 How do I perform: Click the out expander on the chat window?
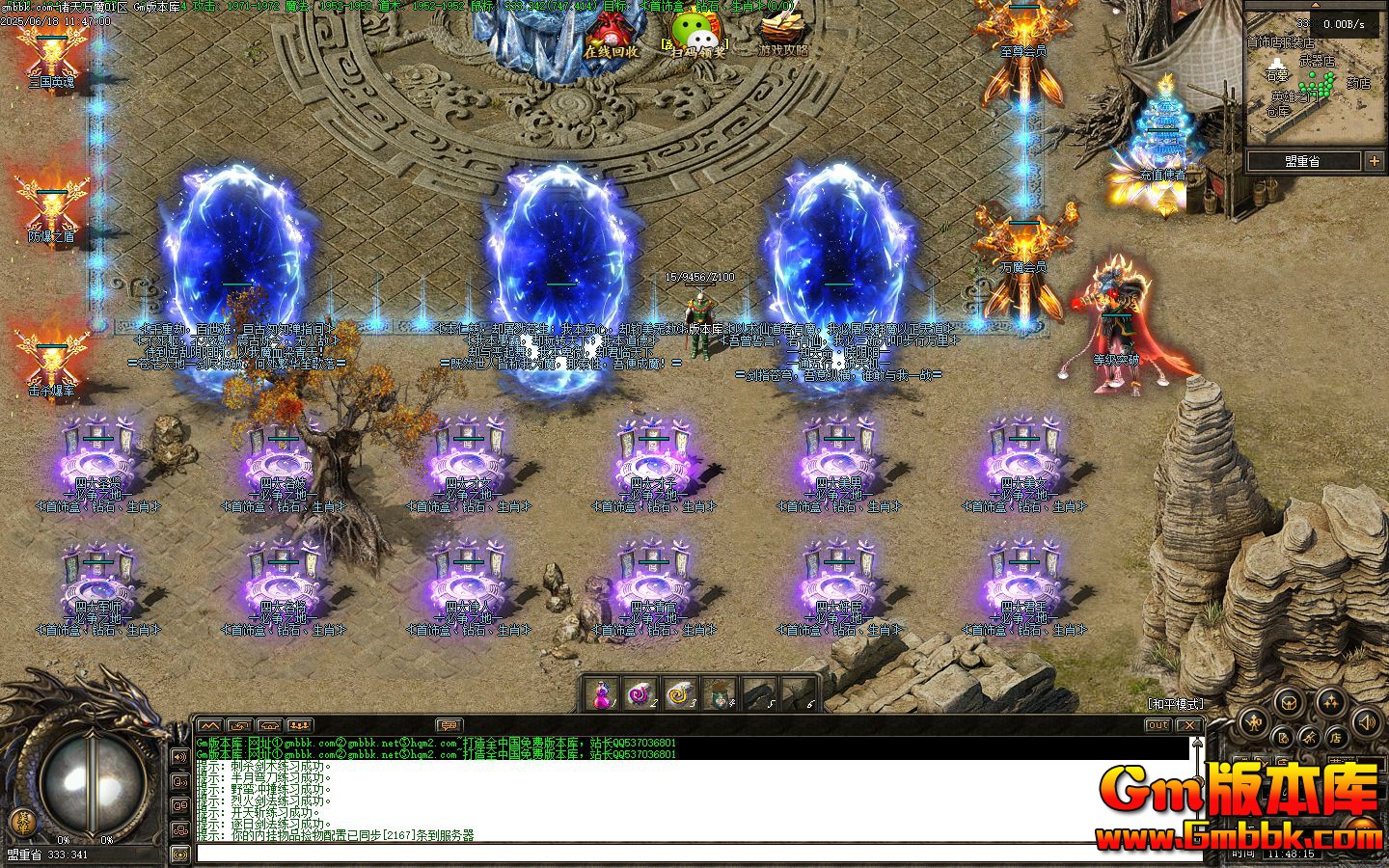tap(1157, 724)
